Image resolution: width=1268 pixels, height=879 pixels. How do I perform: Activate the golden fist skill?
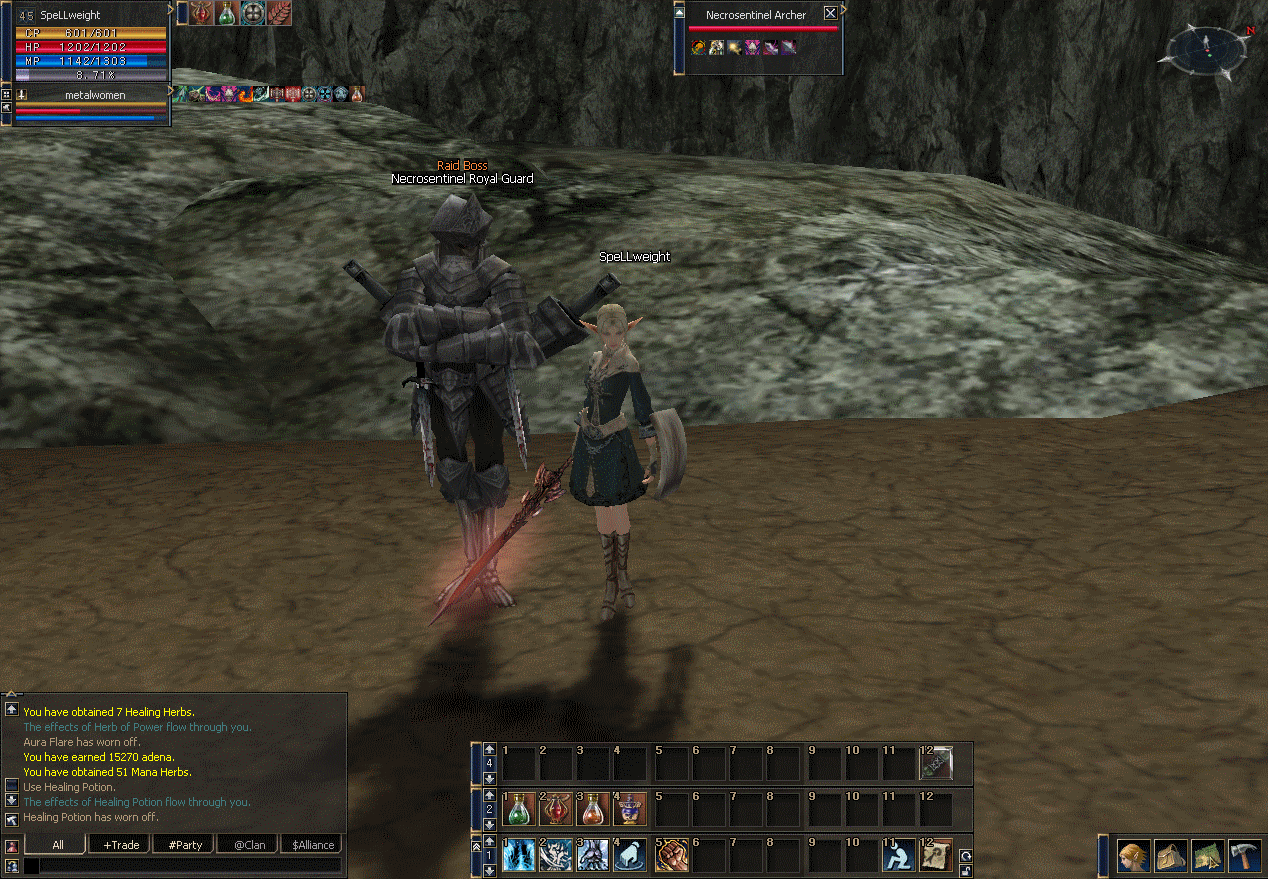(x=671, y=855)
